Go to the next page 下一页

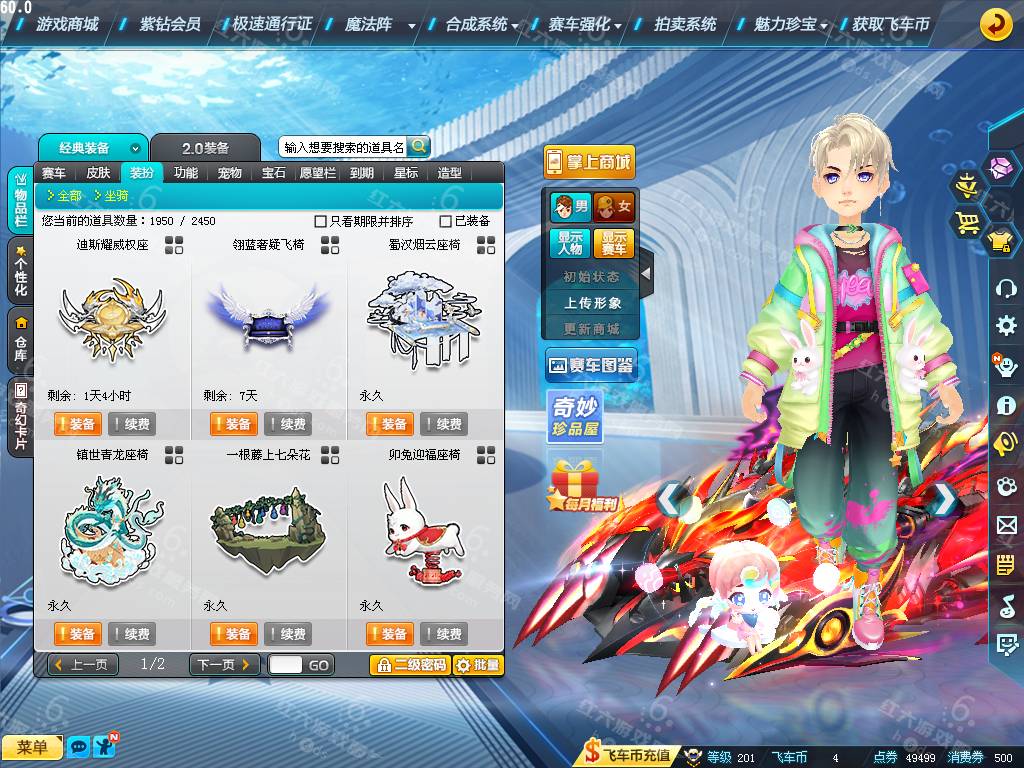click(224, 665)
